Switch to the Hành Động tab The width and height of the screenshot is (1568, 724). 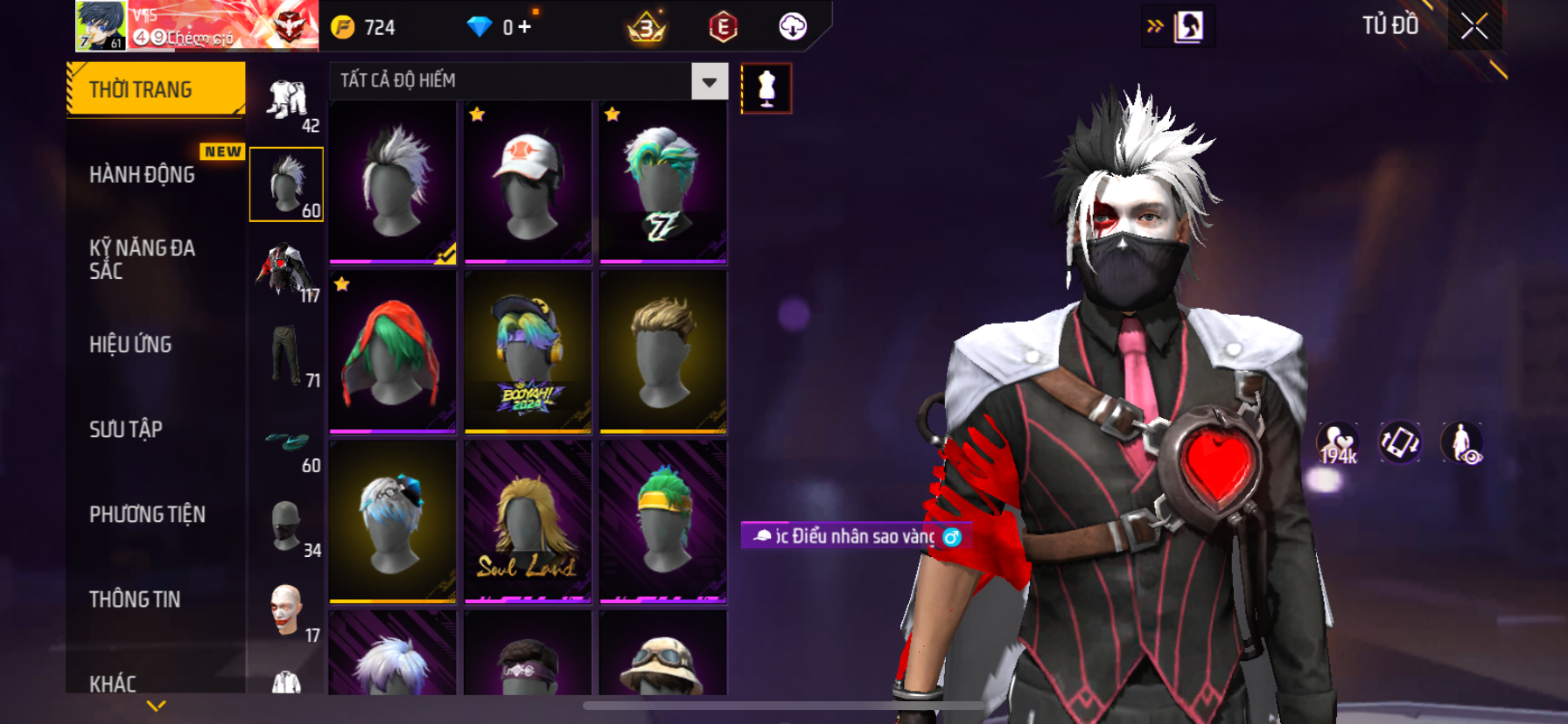pyautogui.click(x=143, y=175)
